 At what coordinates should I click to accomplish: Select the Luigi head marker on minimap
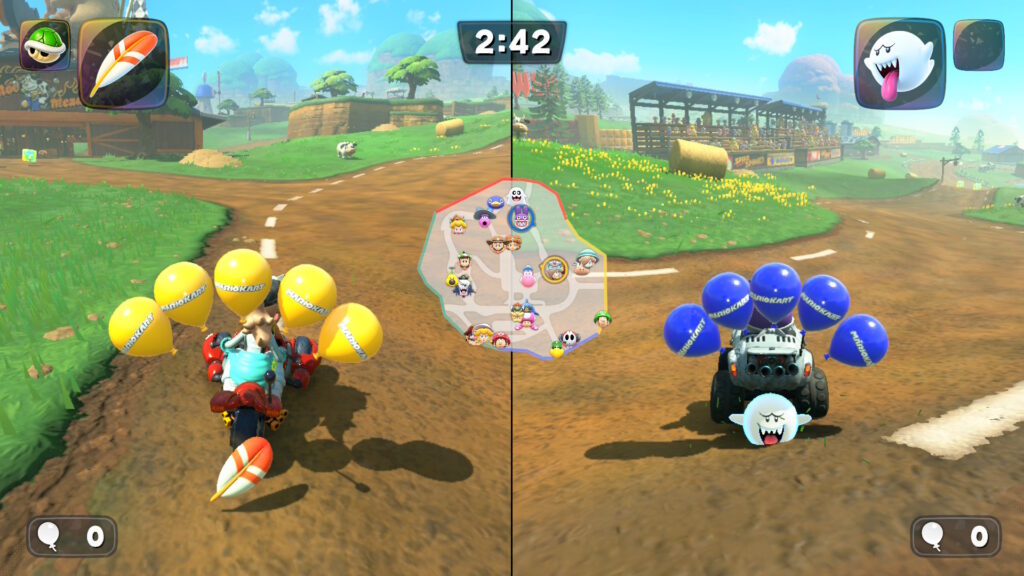click(x=464, y=261)
